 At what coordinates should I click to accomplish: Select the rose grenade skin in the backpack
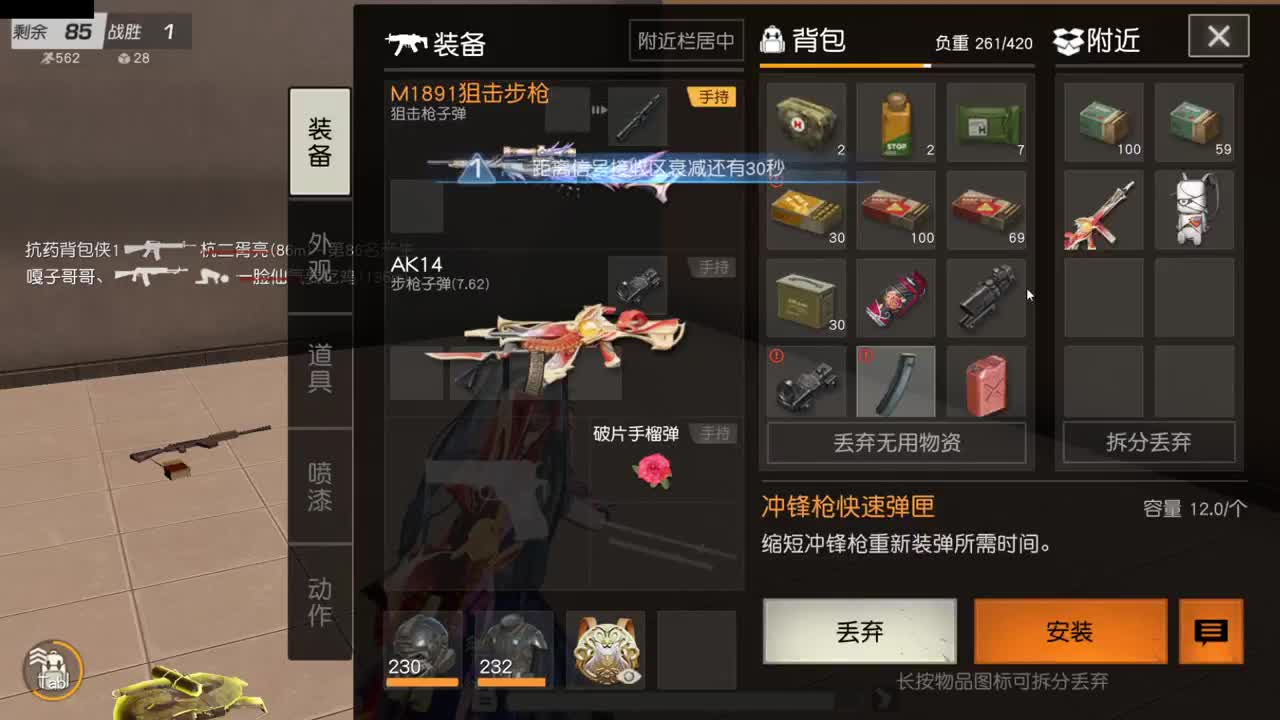click(896, 297)
